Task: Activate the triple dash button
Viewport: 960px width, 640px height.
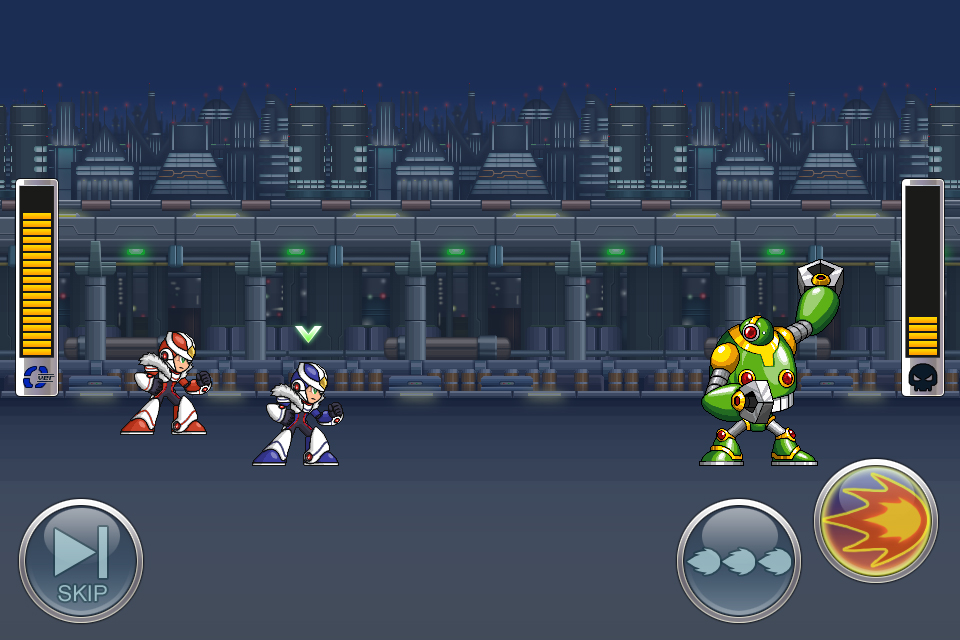Action: pos(738,561)
